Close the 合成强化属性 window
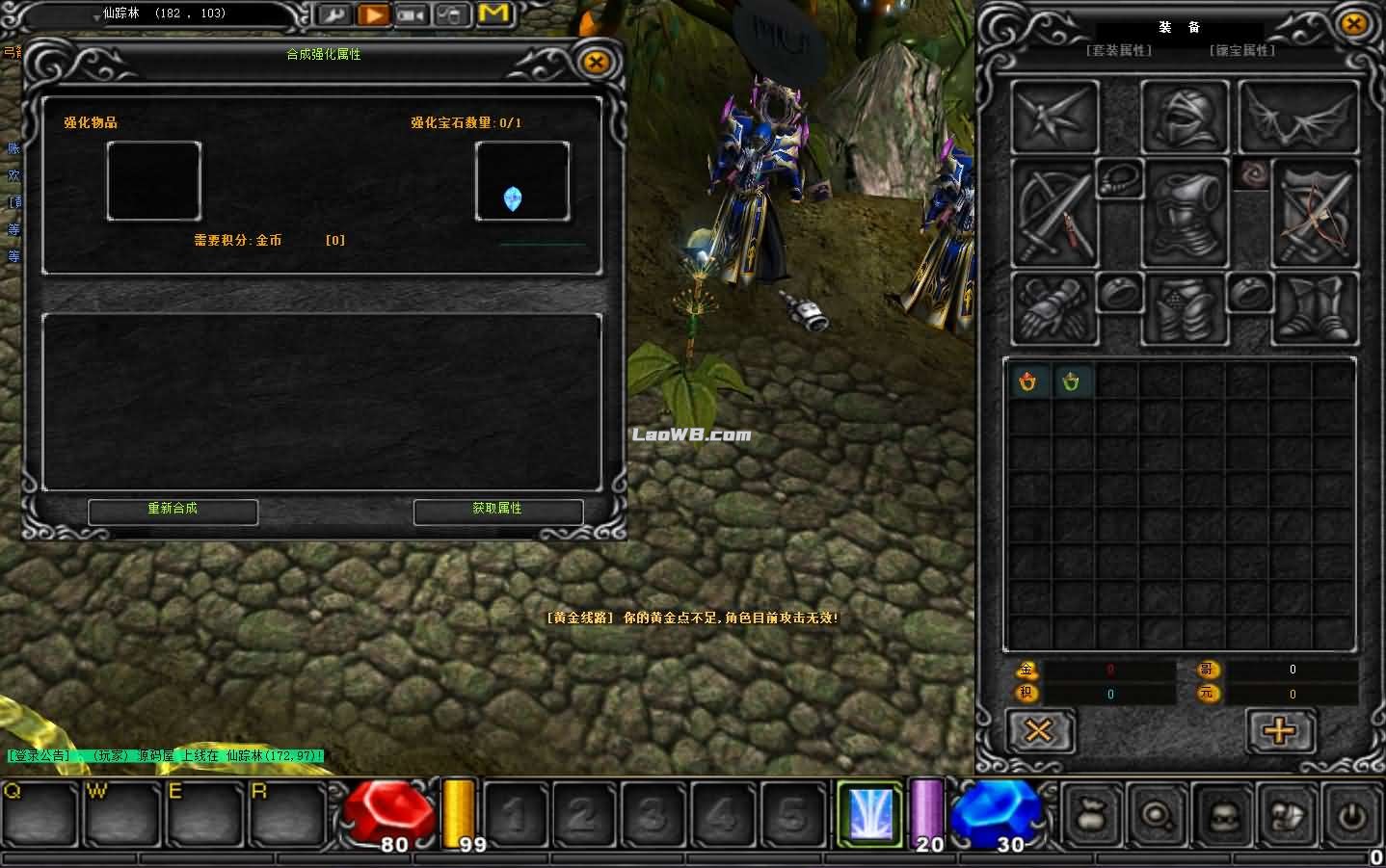1386x868 pixels. [x=596, y=64]
